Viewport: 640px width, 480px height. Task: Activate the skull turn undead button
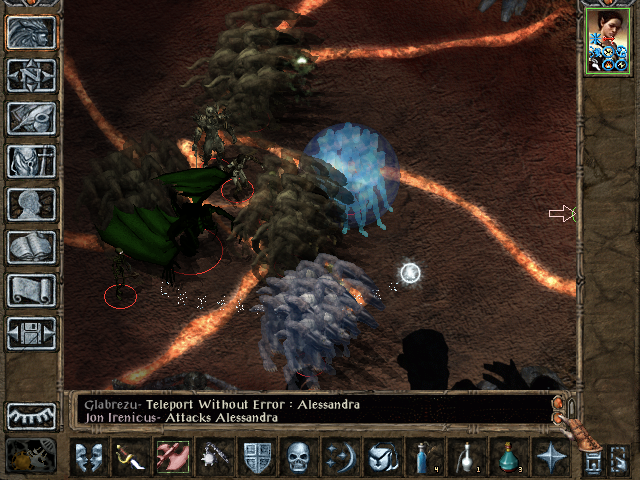298,457
